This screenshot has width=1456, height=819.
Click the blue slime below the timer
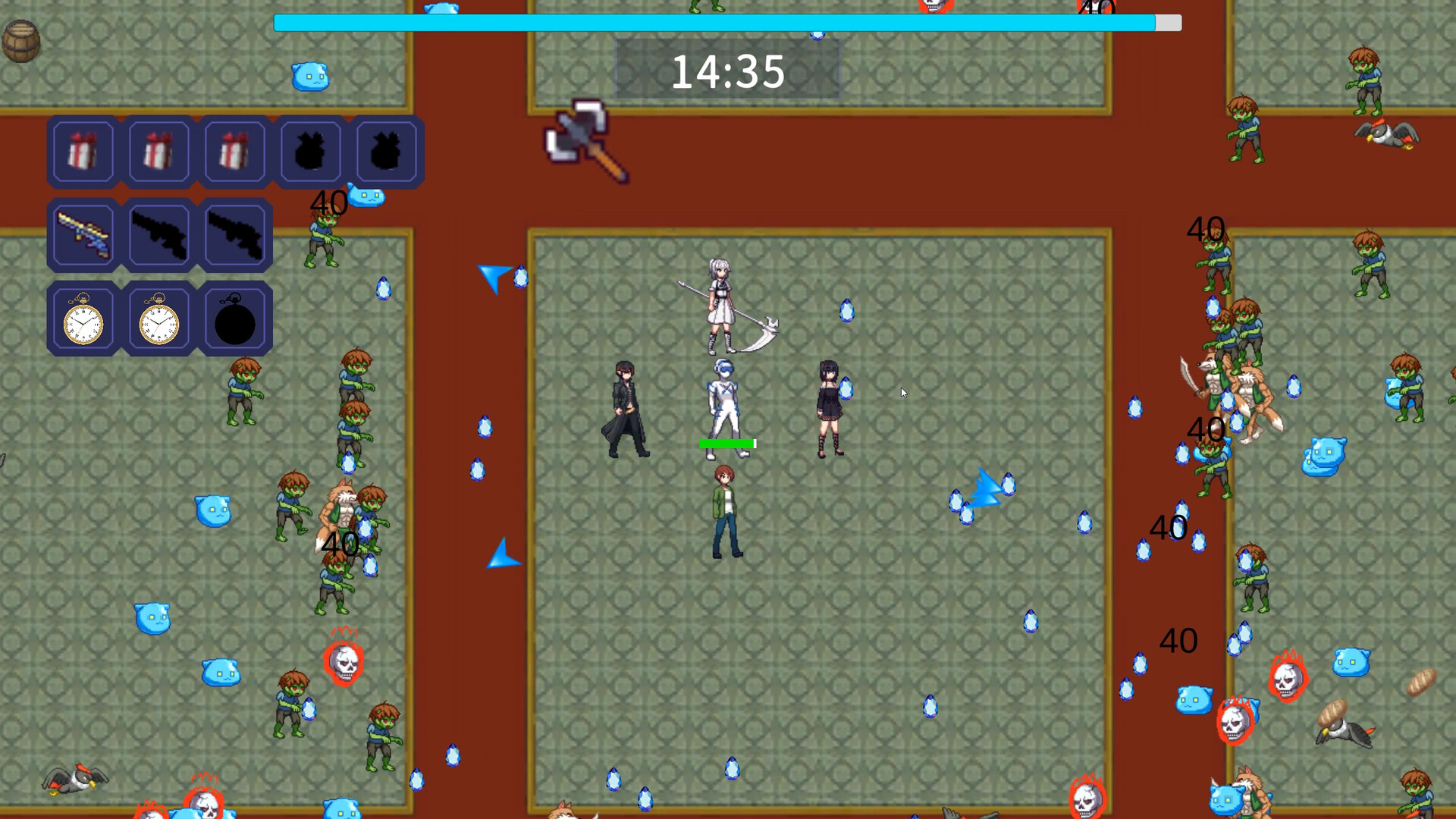pyautogui.click(x=310, y=76)
